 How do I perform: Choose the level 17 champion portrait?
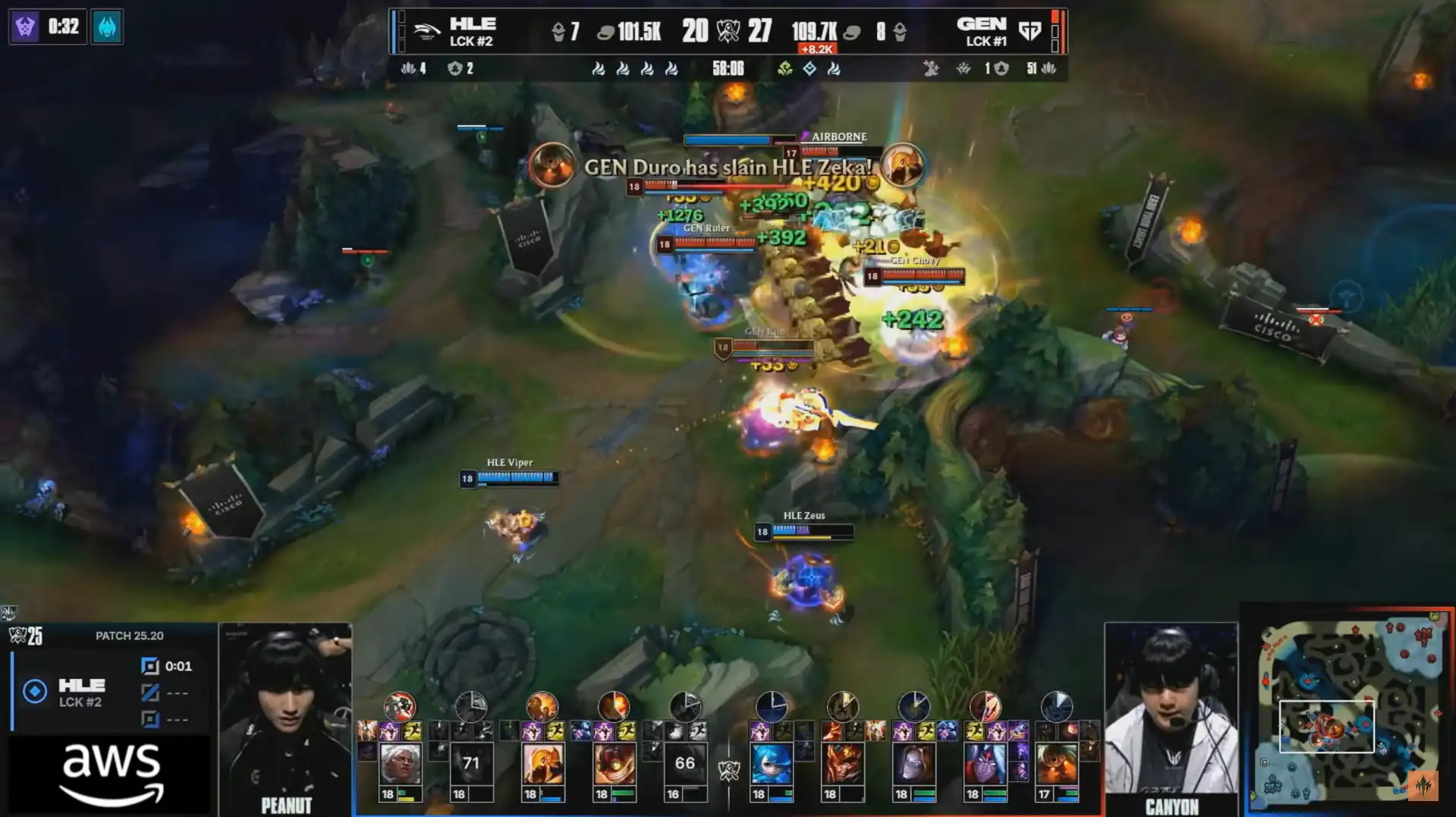[1056, 765]
